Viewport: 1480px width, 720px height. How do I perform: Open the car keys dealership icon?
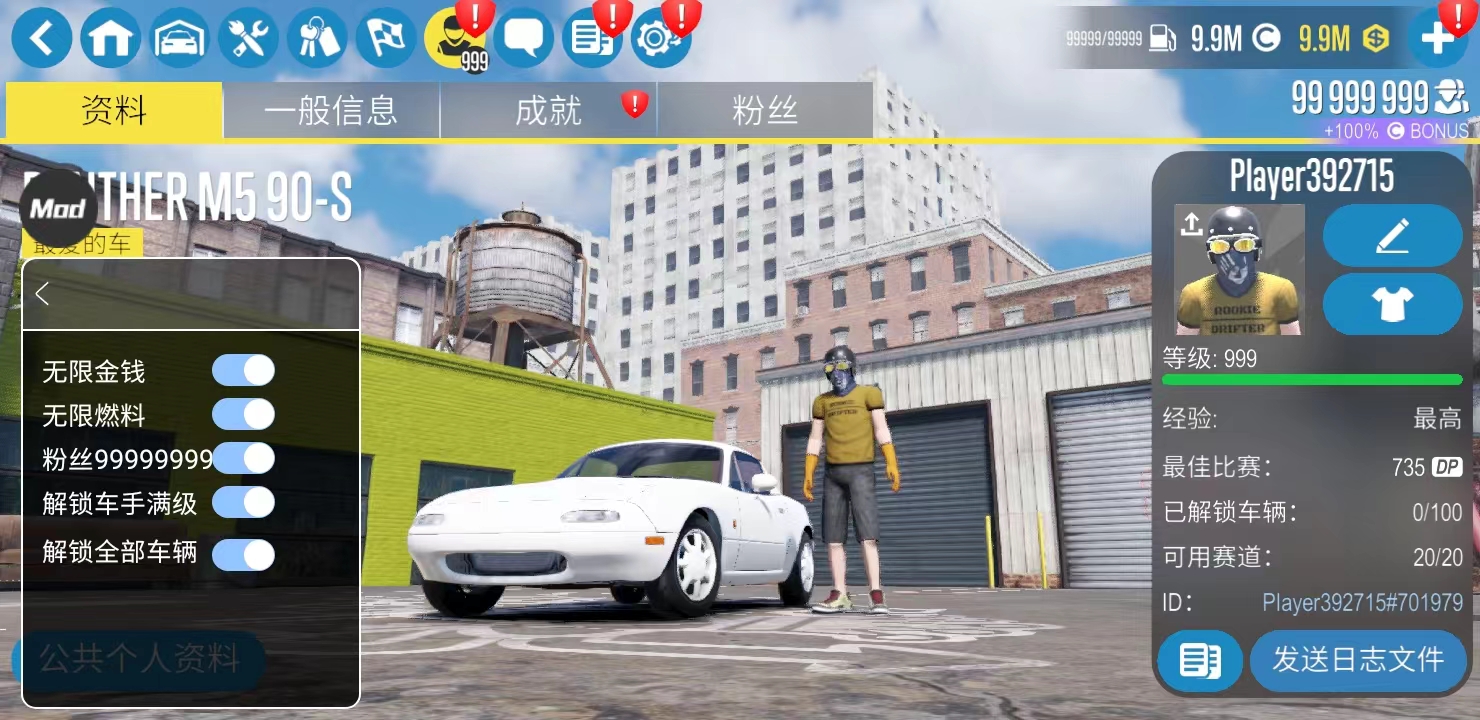[317, 39]
